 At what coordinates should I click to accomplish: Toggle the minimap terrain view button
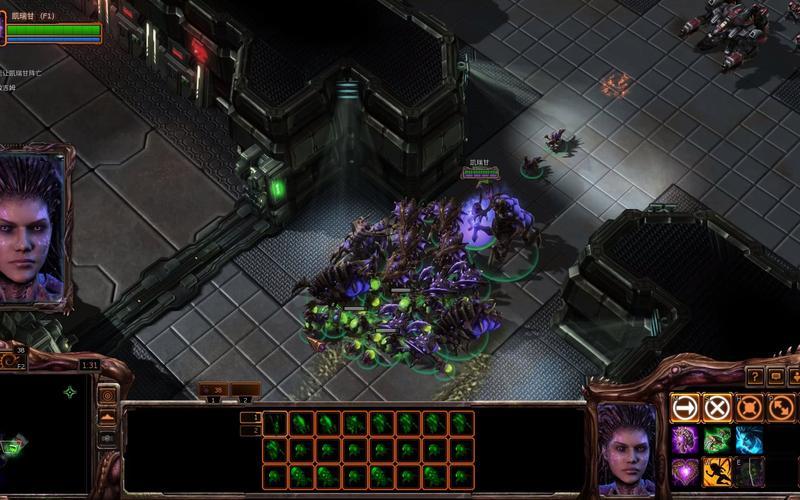point(106,416)
